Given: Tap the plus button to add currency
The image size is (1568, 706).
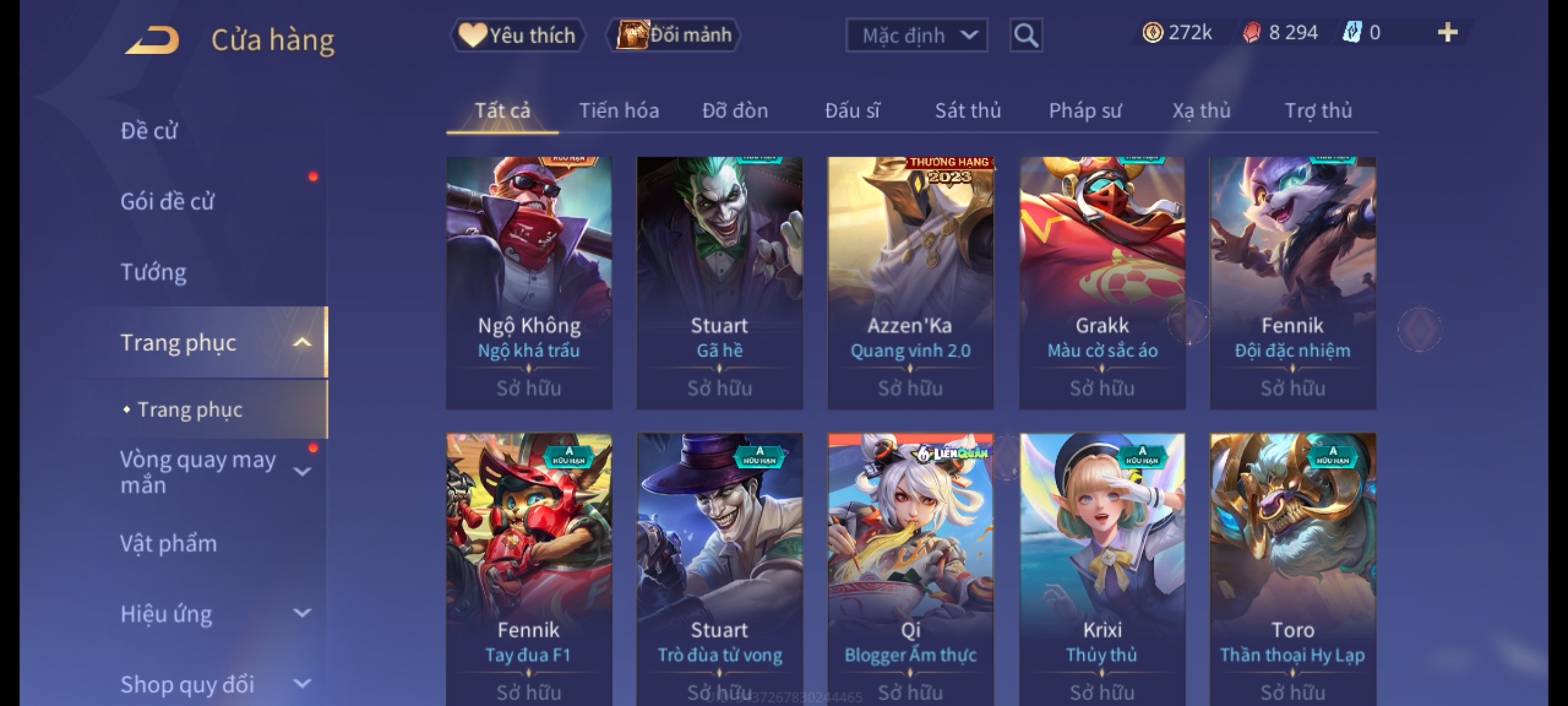Looking at the screenshot, I should point(1447,33).
